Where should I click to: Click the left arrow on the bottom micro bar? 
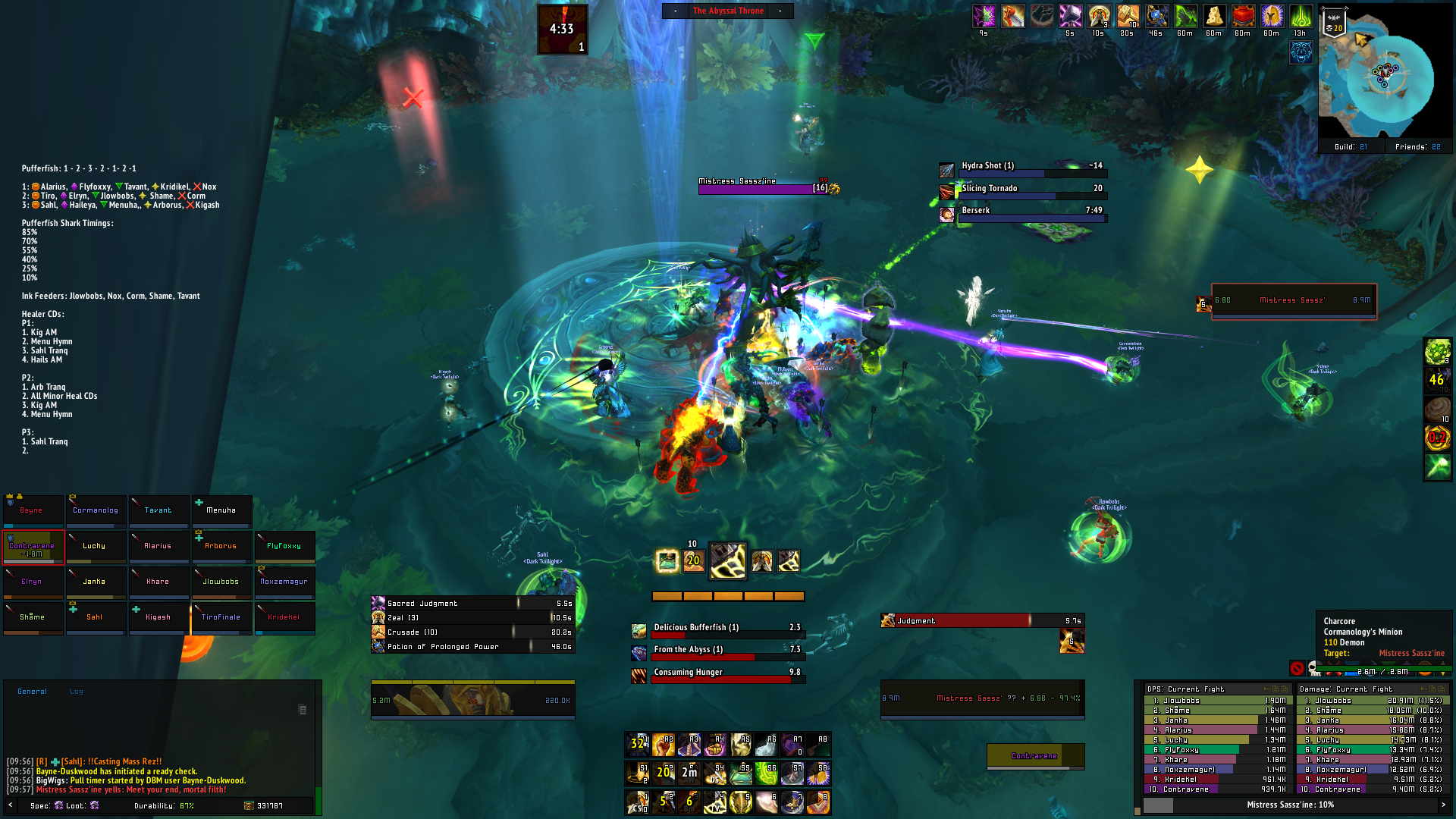[9, 805]
